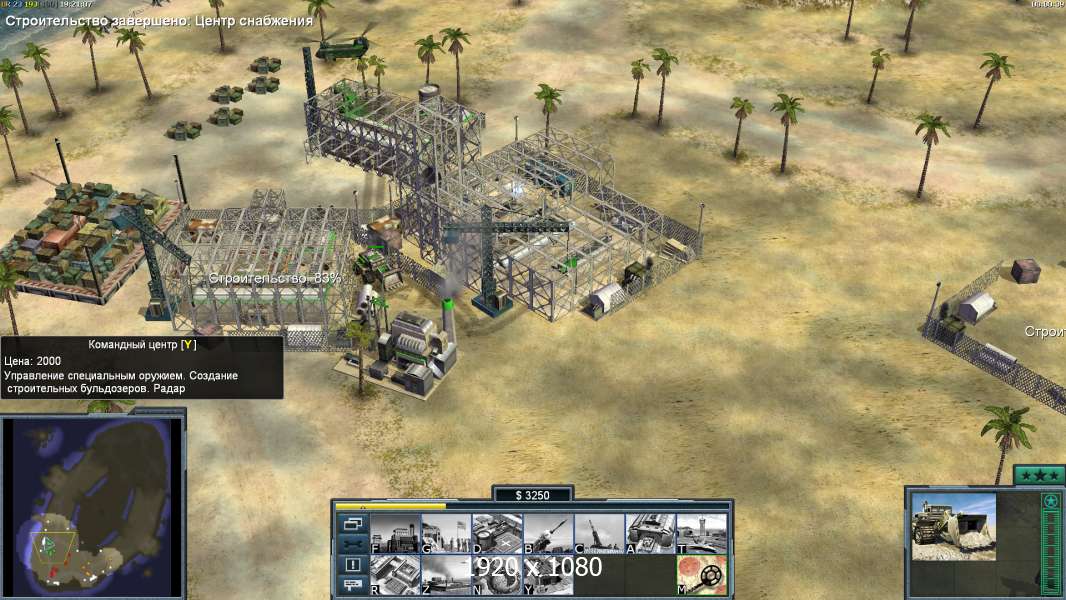1066x600 pixels.
Task: Click the overlapping windows button in command bar
Action: click(352, 523)
